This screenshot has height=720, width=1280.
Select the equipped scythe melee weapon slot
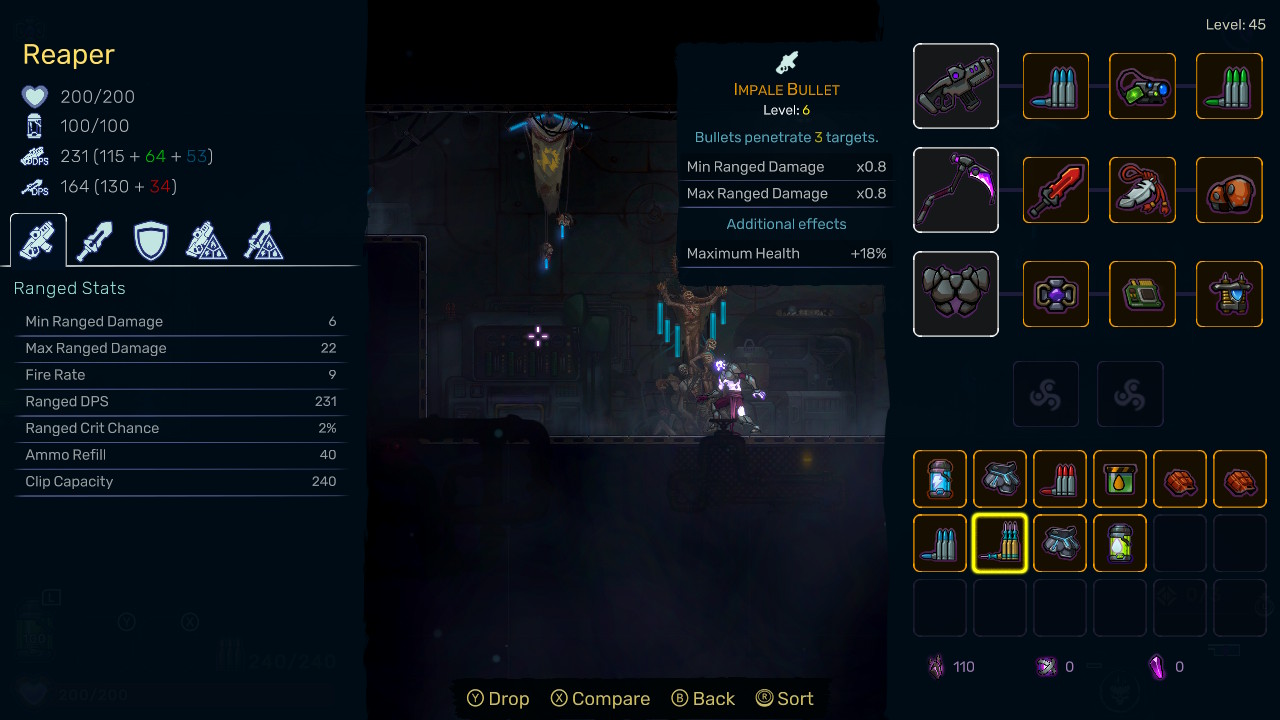pos(956,190)
